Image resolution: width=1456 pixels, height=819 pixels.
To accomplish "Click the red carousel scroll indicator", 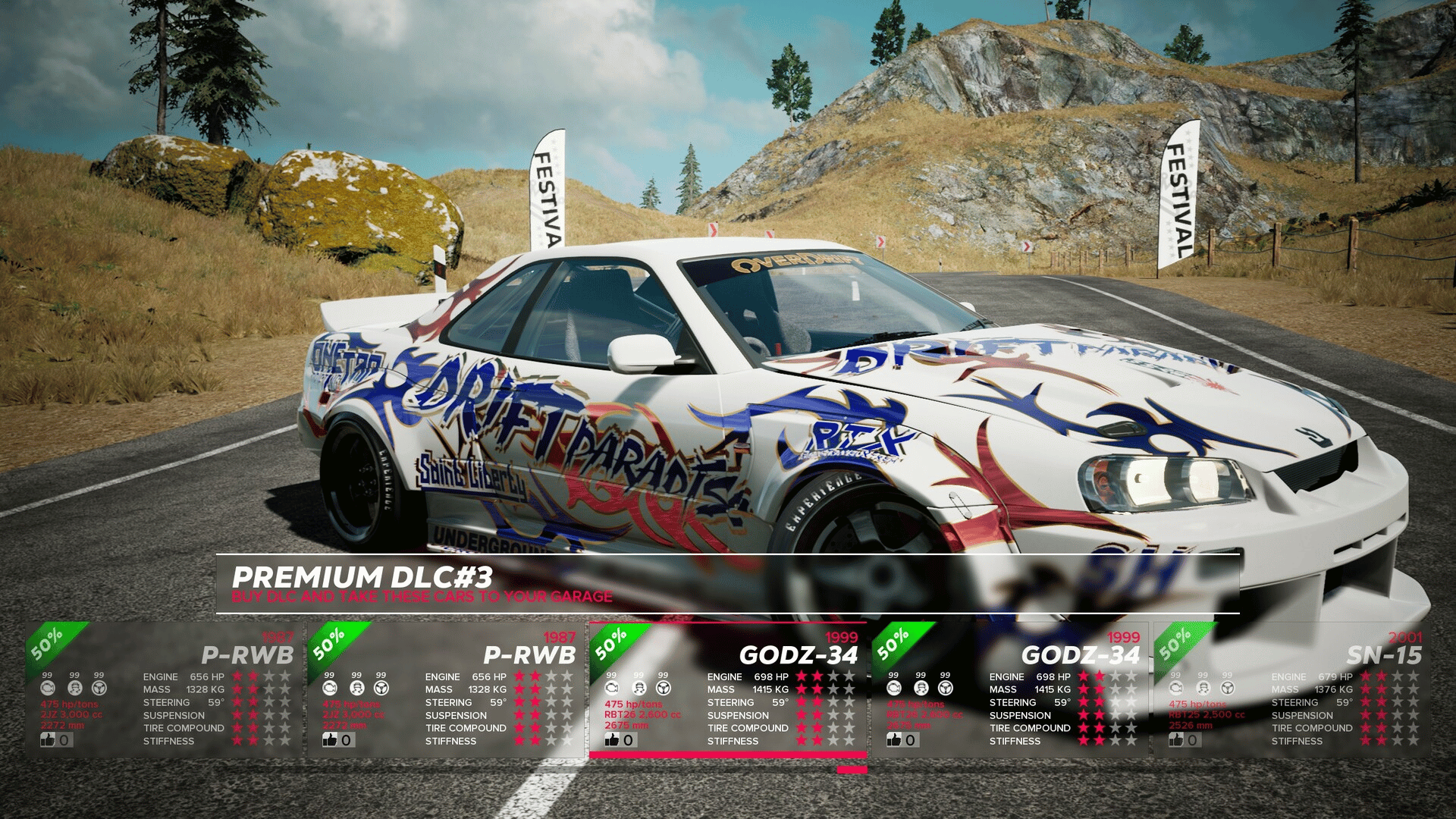I will [x=852, y=770].
